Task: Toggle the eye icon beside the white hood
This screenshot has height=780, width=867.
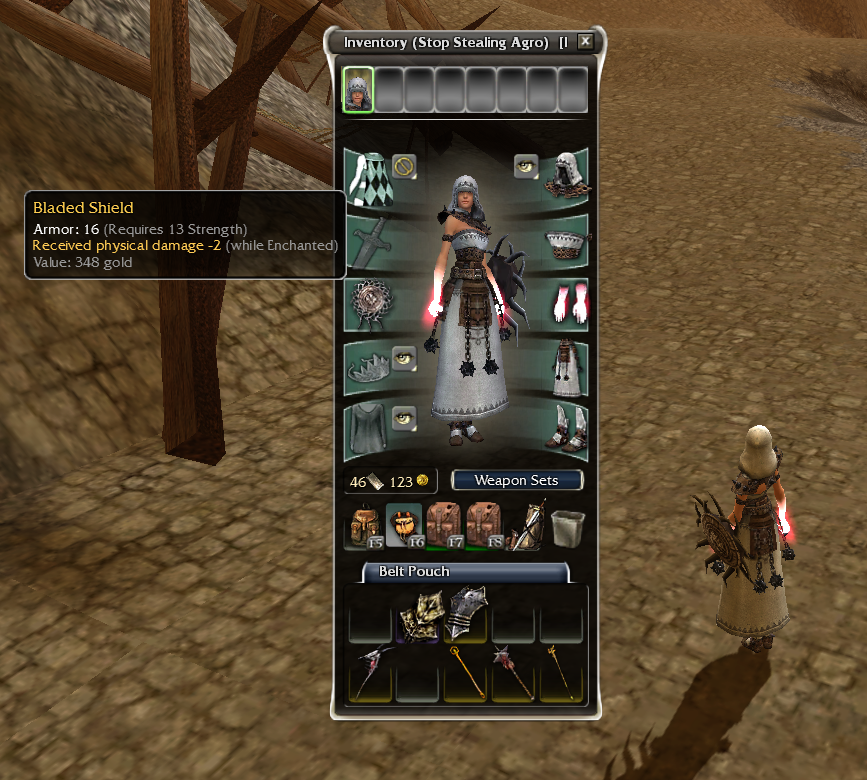Action: tap(526, 166)
